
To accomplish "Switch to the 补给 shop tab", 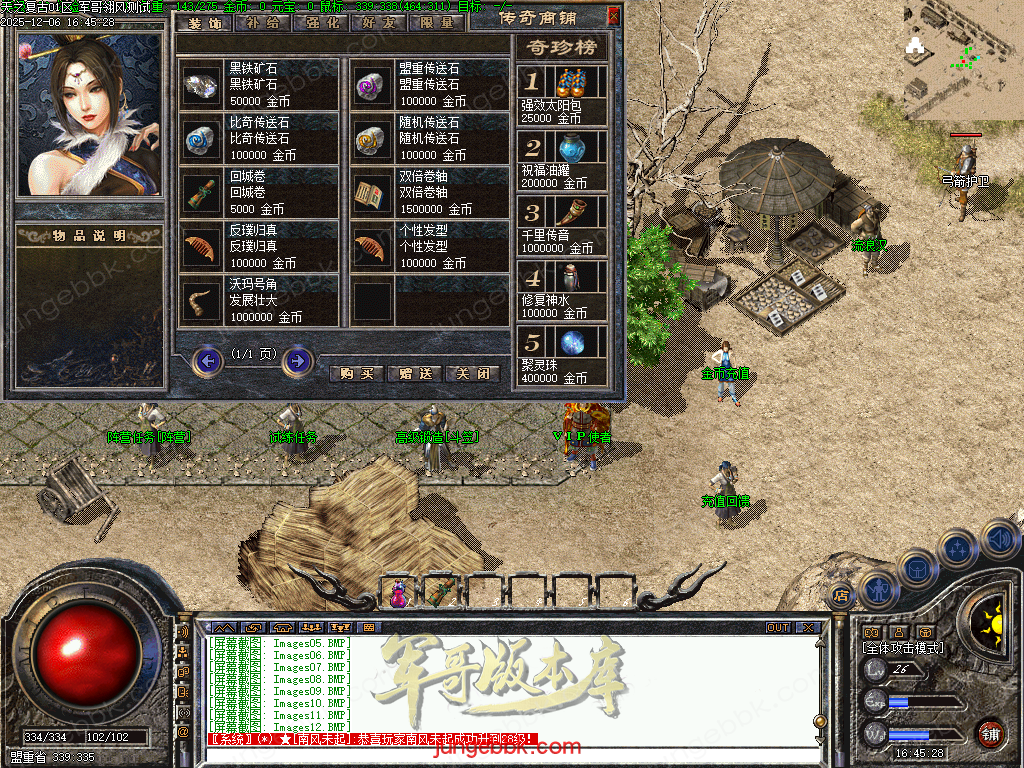I will [x=263, y=22].
